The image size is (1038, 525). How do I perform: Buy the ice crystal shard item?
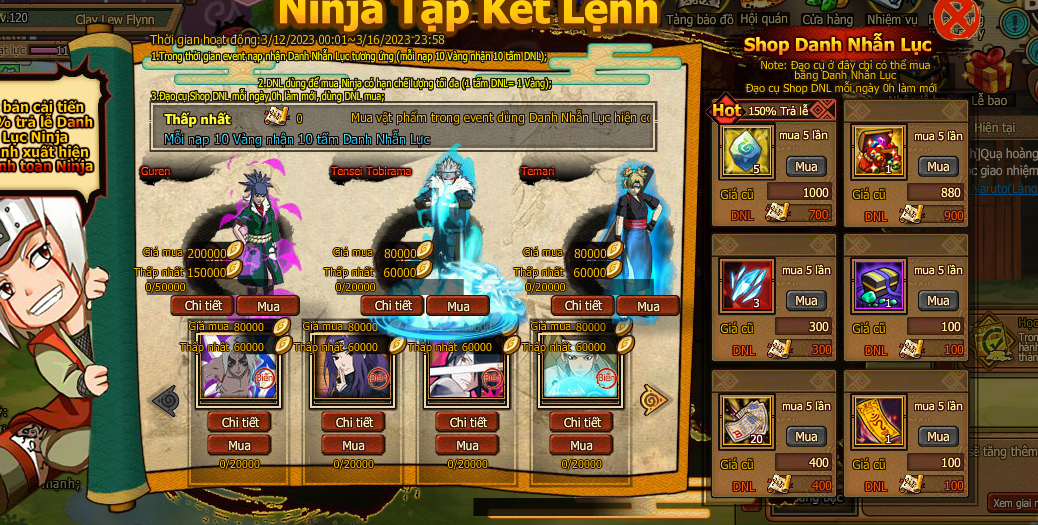pos(806,300)
